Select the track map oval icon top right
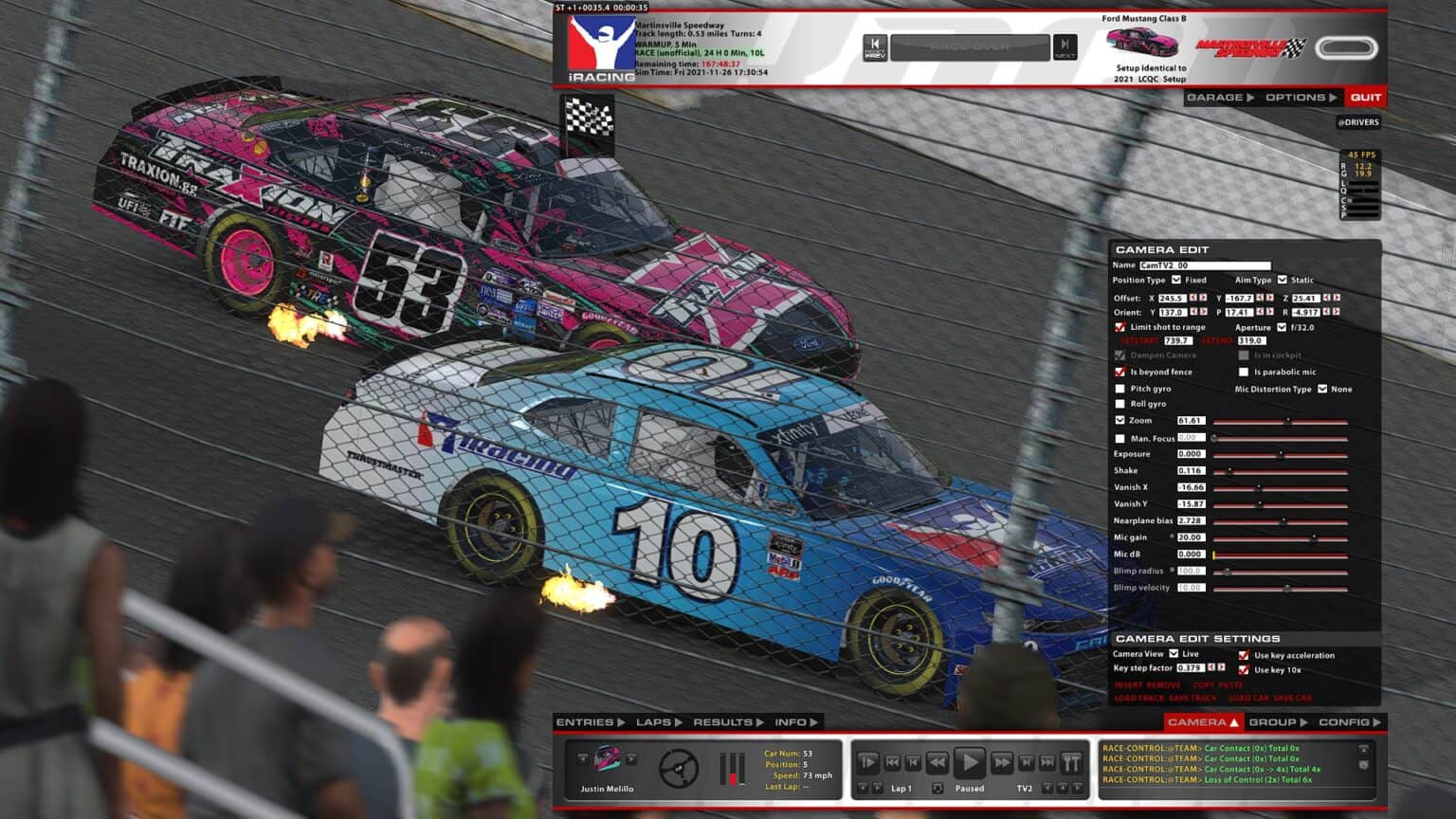This screenshot has width=1456, height=819. 1348,49
